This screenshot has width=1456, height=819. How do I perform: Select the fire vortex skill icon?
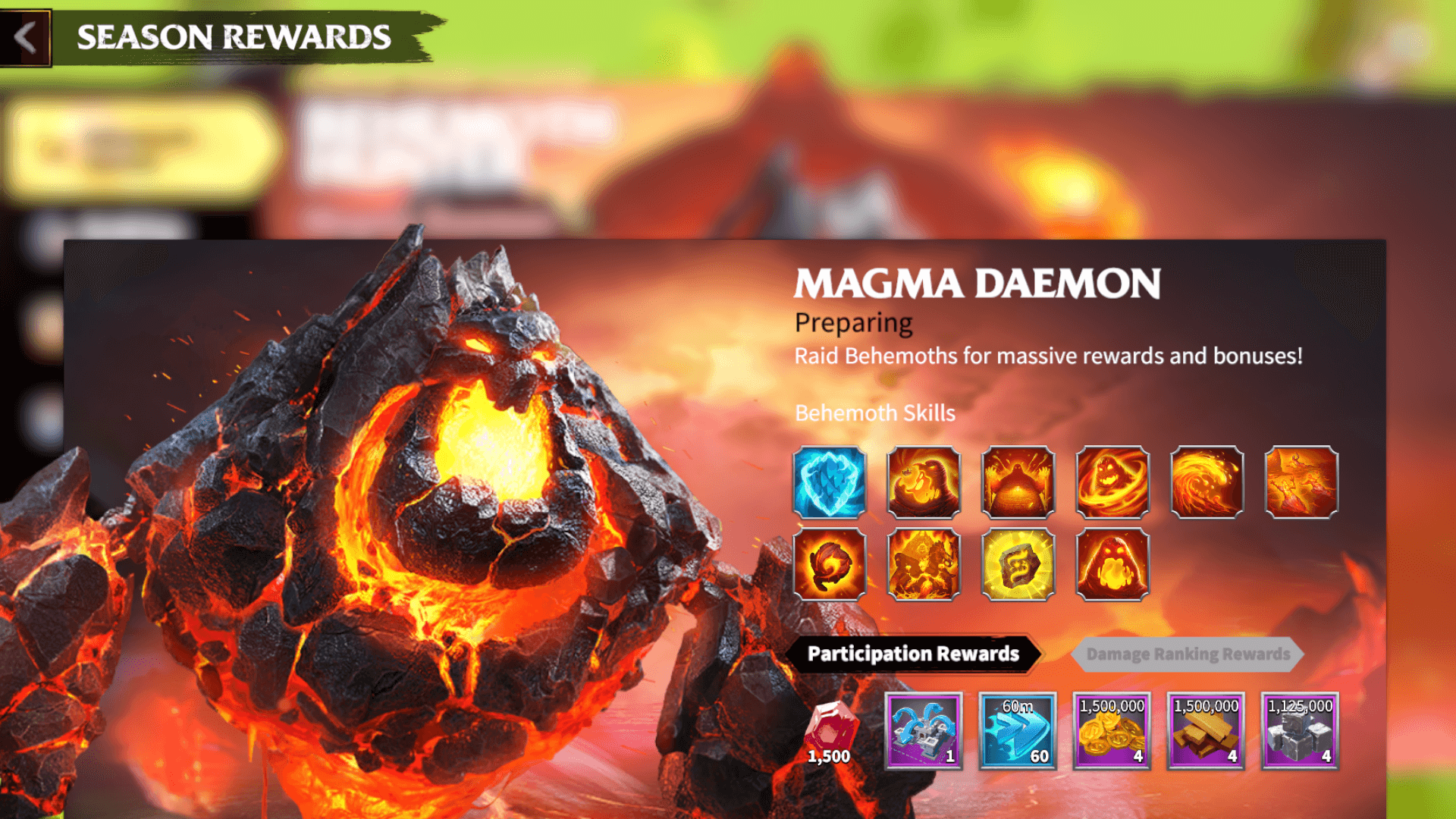[x=1205, y=483]
